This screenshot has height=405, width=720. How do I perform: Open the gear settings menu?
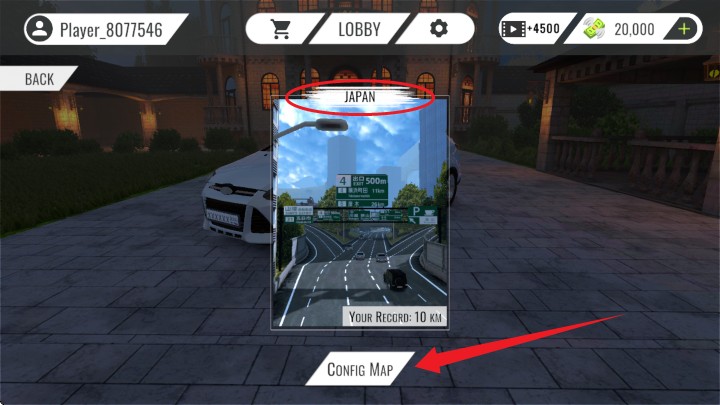438,28
